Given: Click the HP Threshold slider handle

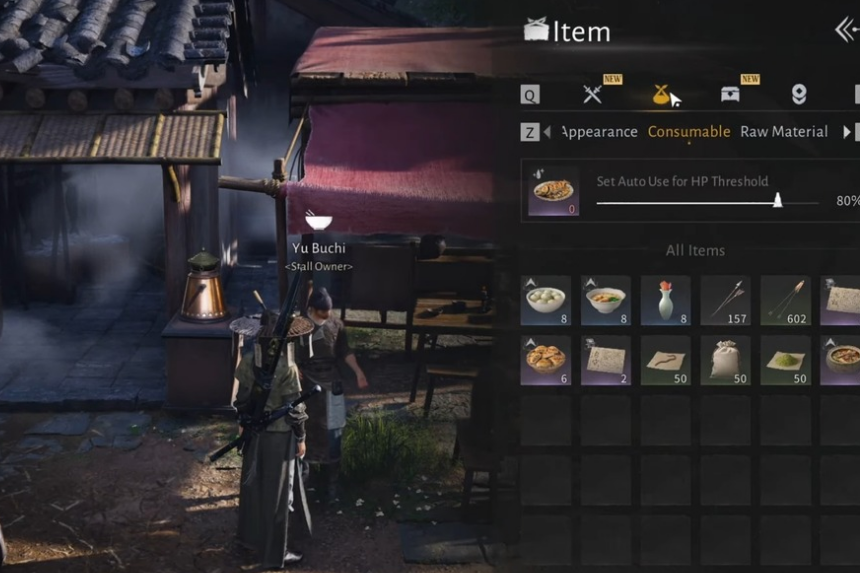Looking at the screenshot, I should 778,200.
